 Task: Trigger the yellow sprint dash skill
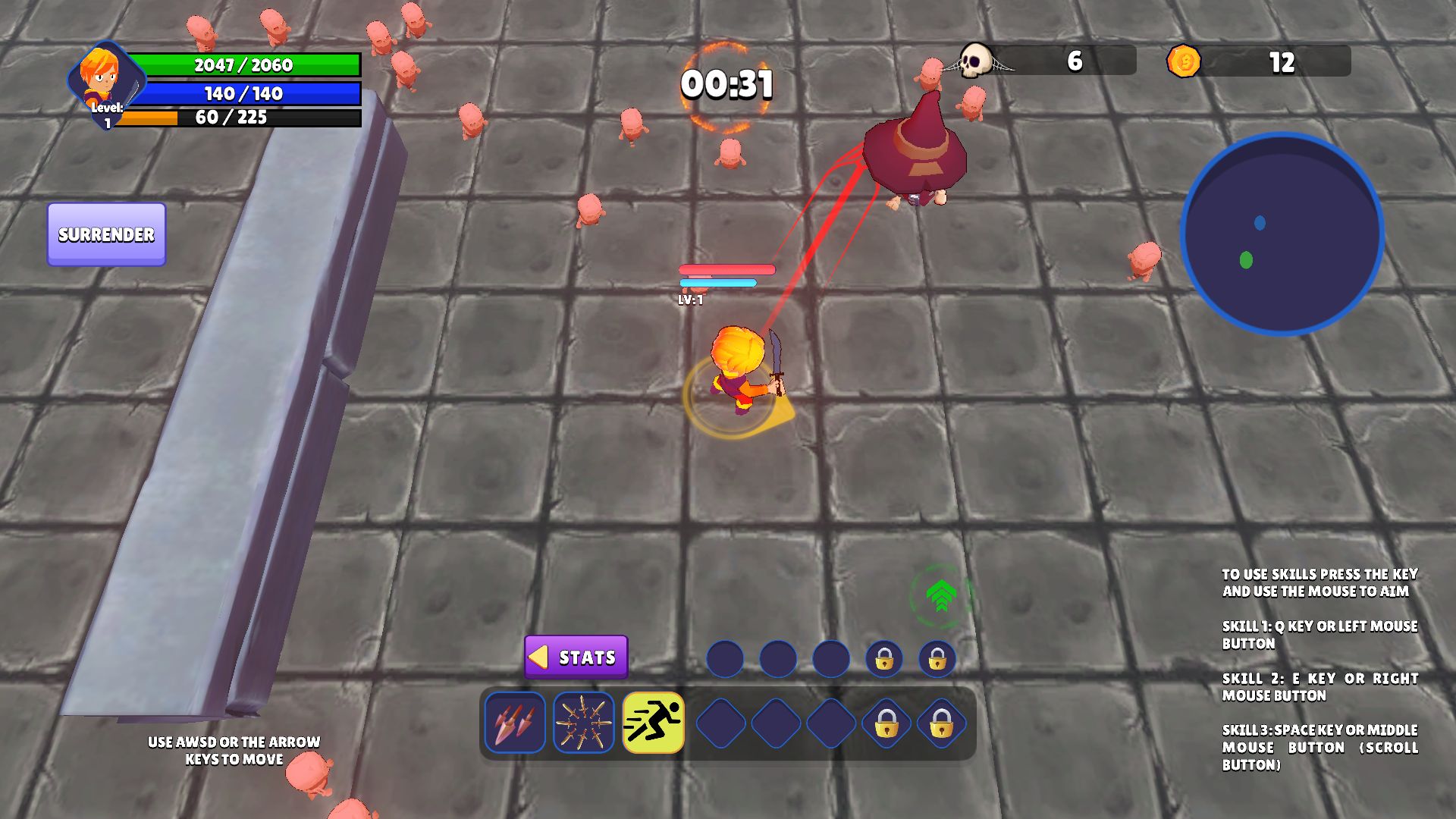click(x=653, y=723)
